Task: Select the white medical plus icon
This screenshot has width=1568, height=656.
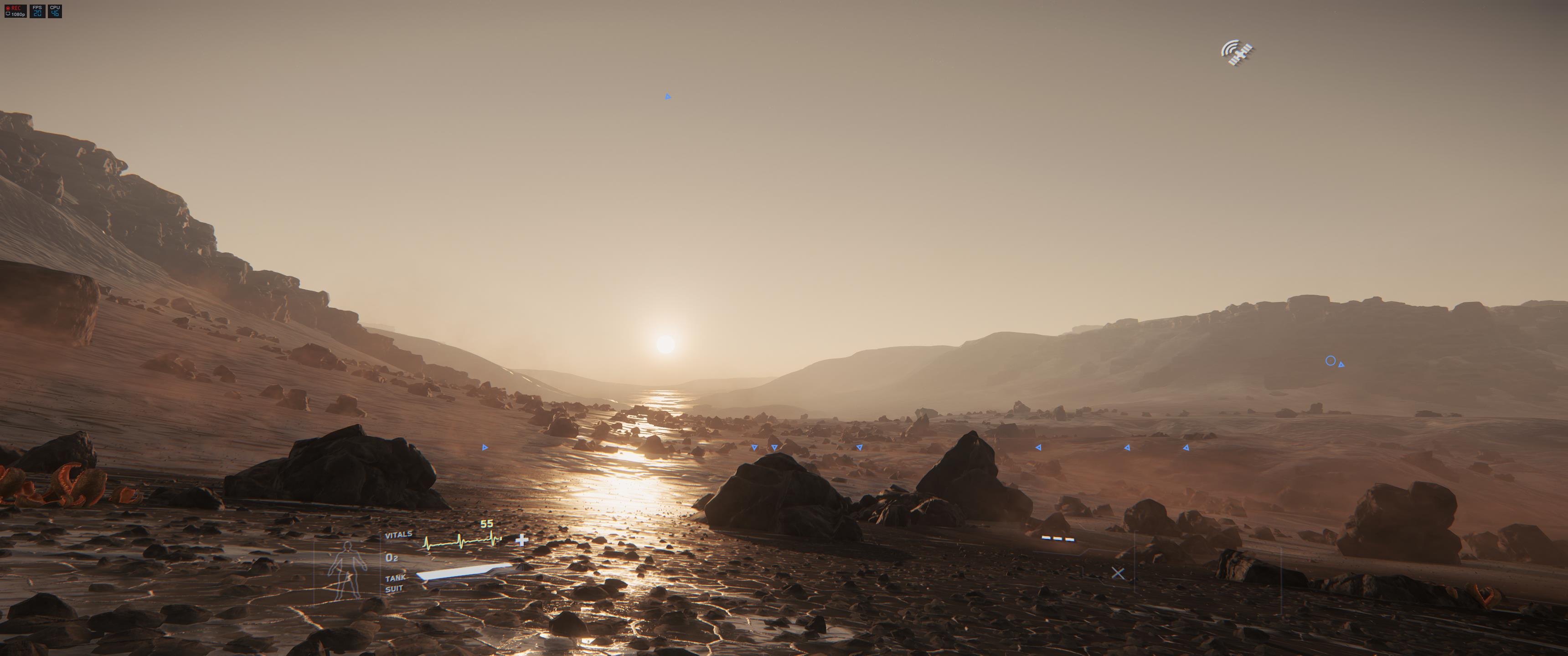Action: coord(521,540)
